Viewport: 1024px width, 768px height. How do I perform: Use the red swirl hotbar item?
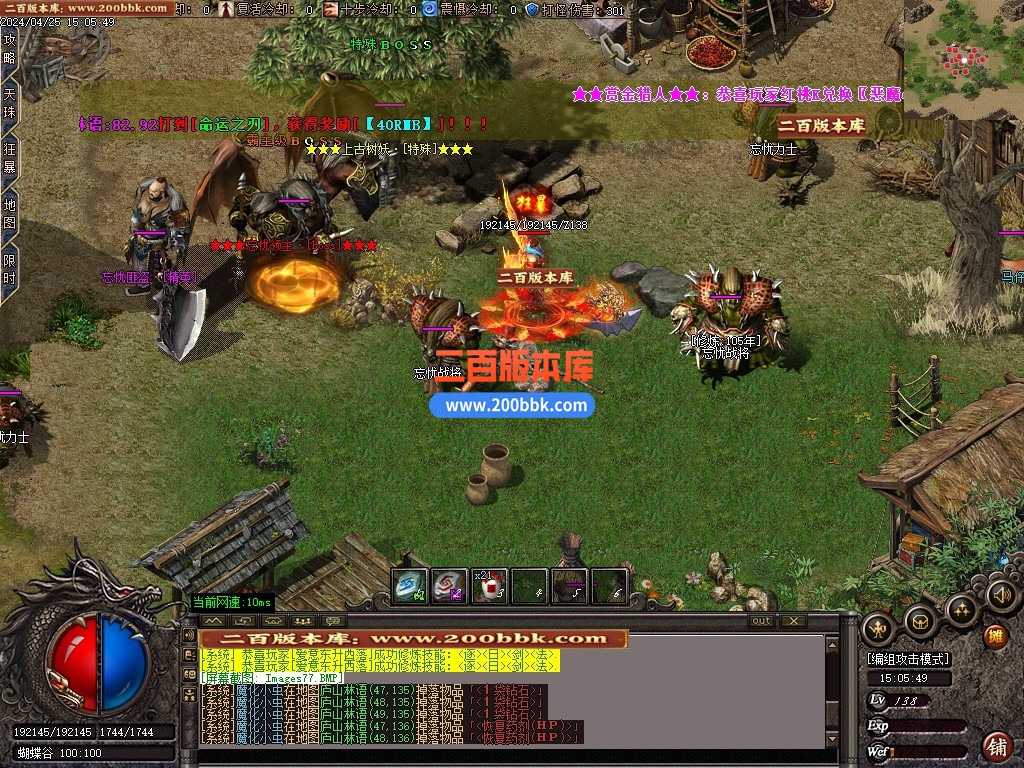[x=449, y=586]
